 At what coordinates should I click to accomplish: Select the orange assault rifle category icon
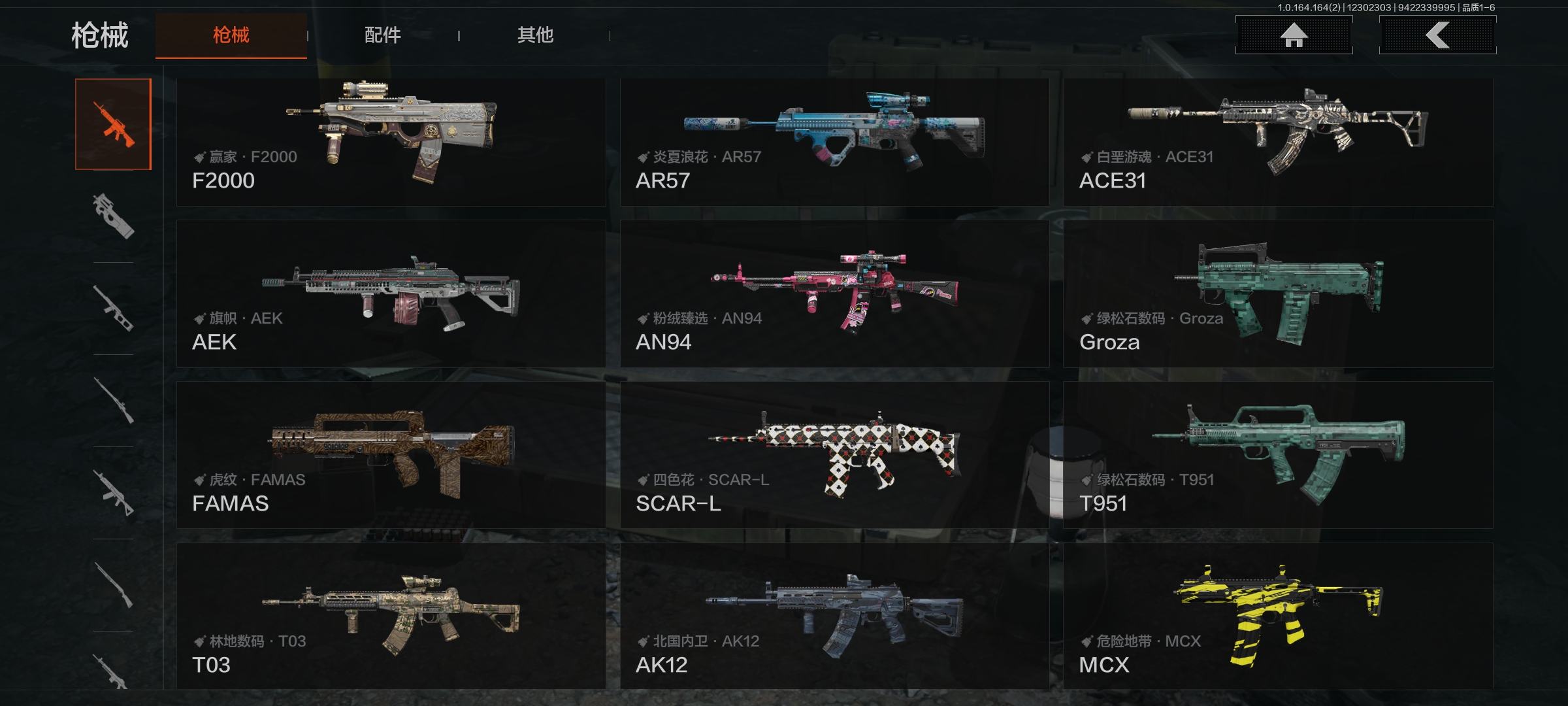[x=113, y=124]
